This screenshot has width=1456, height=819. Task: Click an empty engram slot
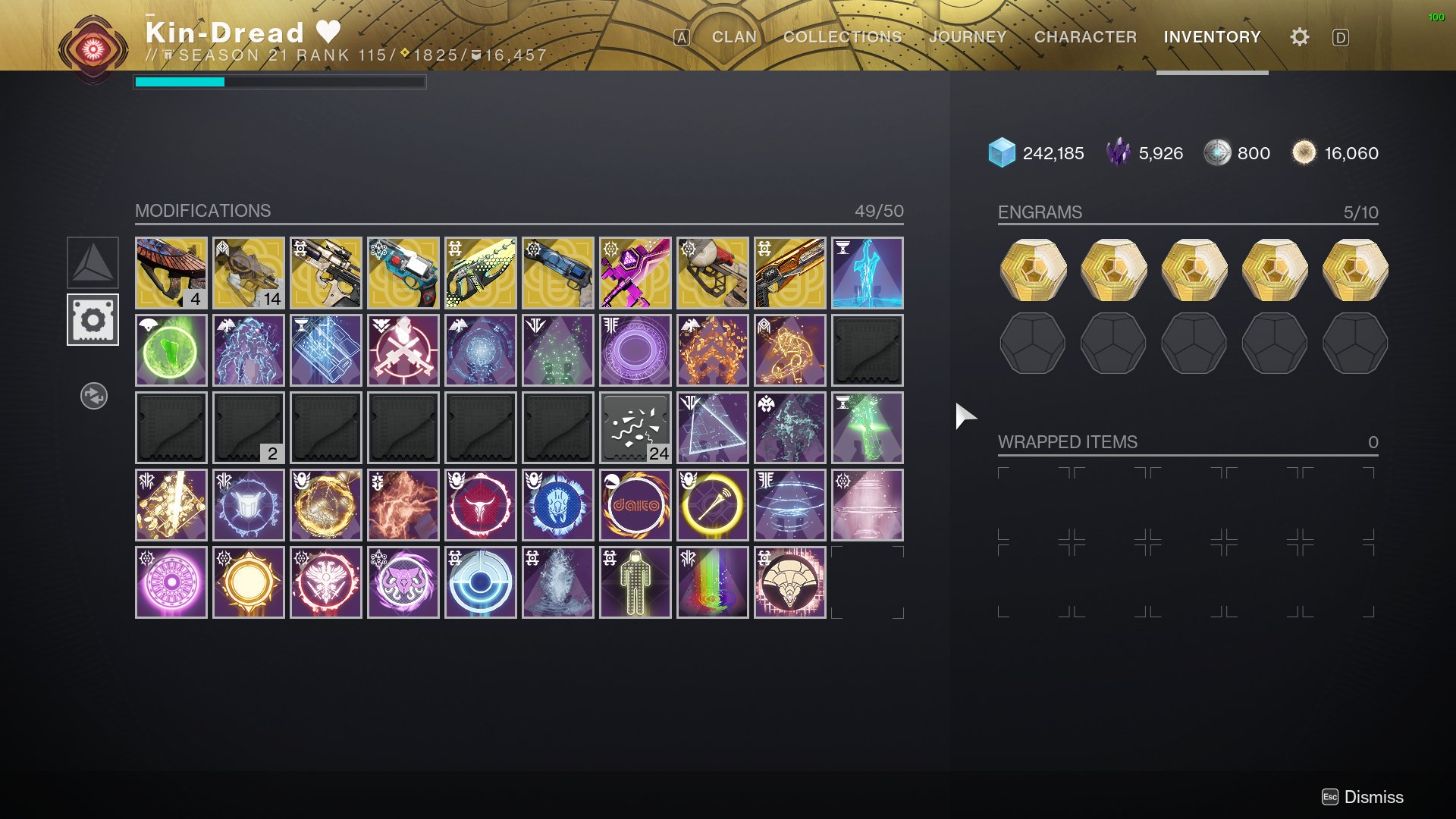1033,344
